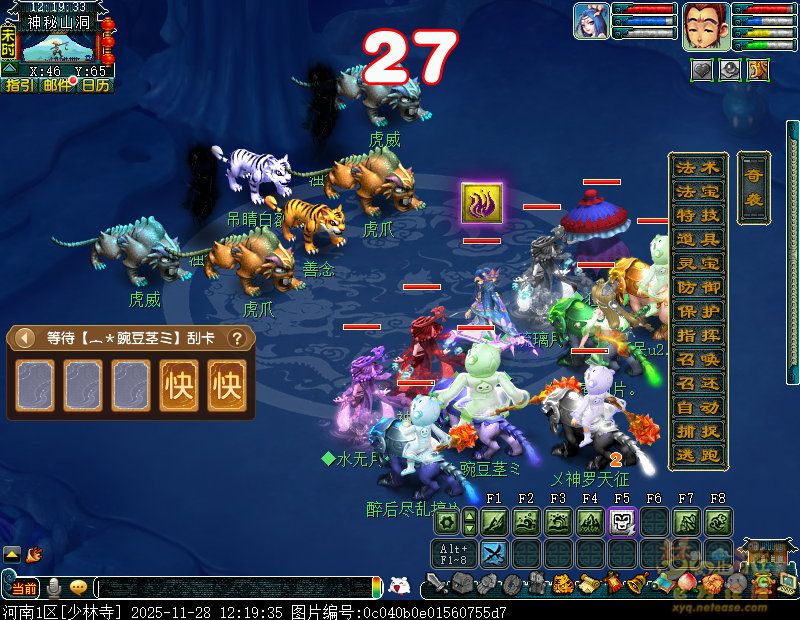This screenshot has width=800, height=620.
Task: Enable 自动 auto-battle
Action: (x=698, y=407)
